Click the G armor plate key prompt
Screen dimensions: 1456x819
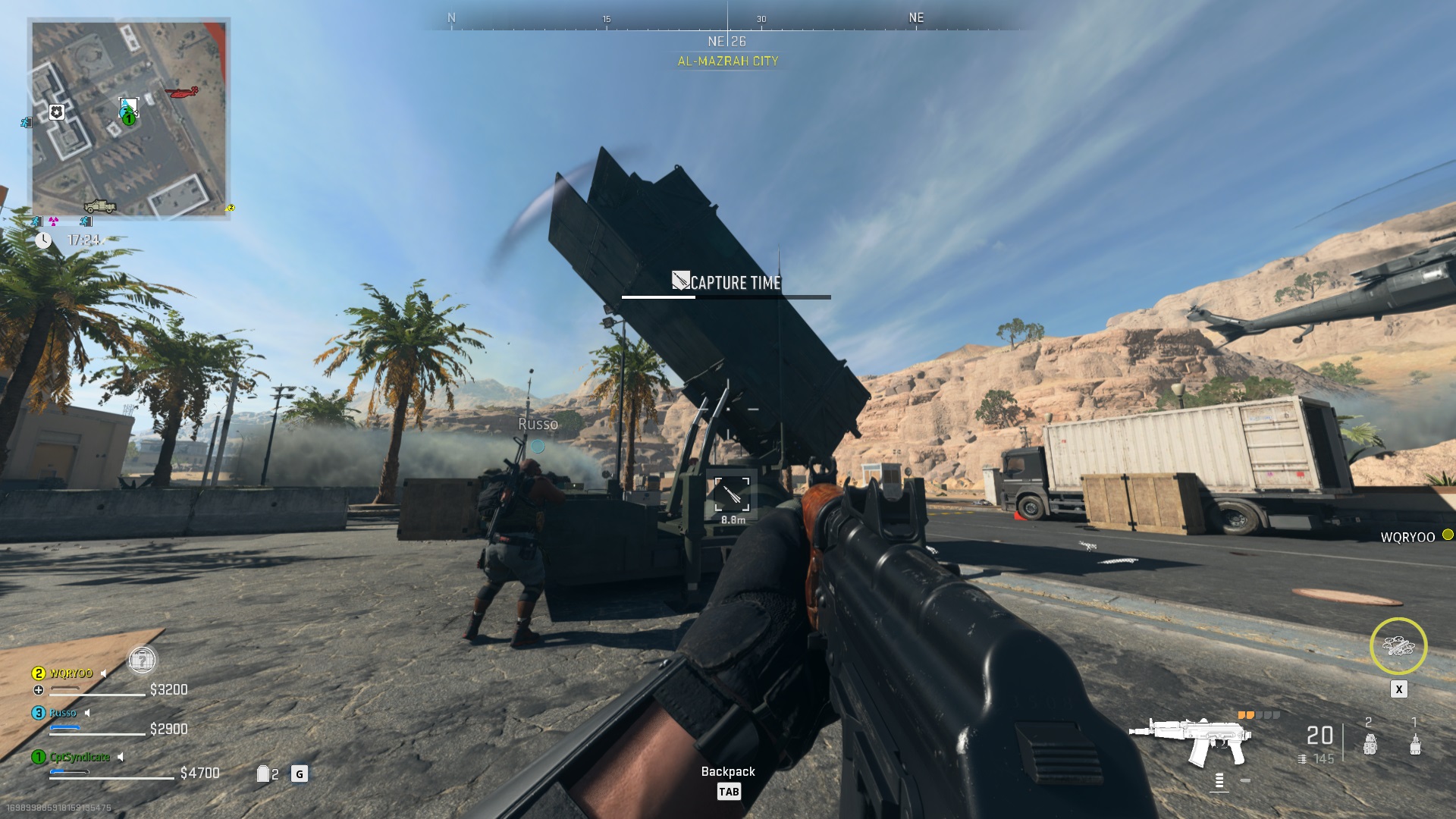pos(299,773)
